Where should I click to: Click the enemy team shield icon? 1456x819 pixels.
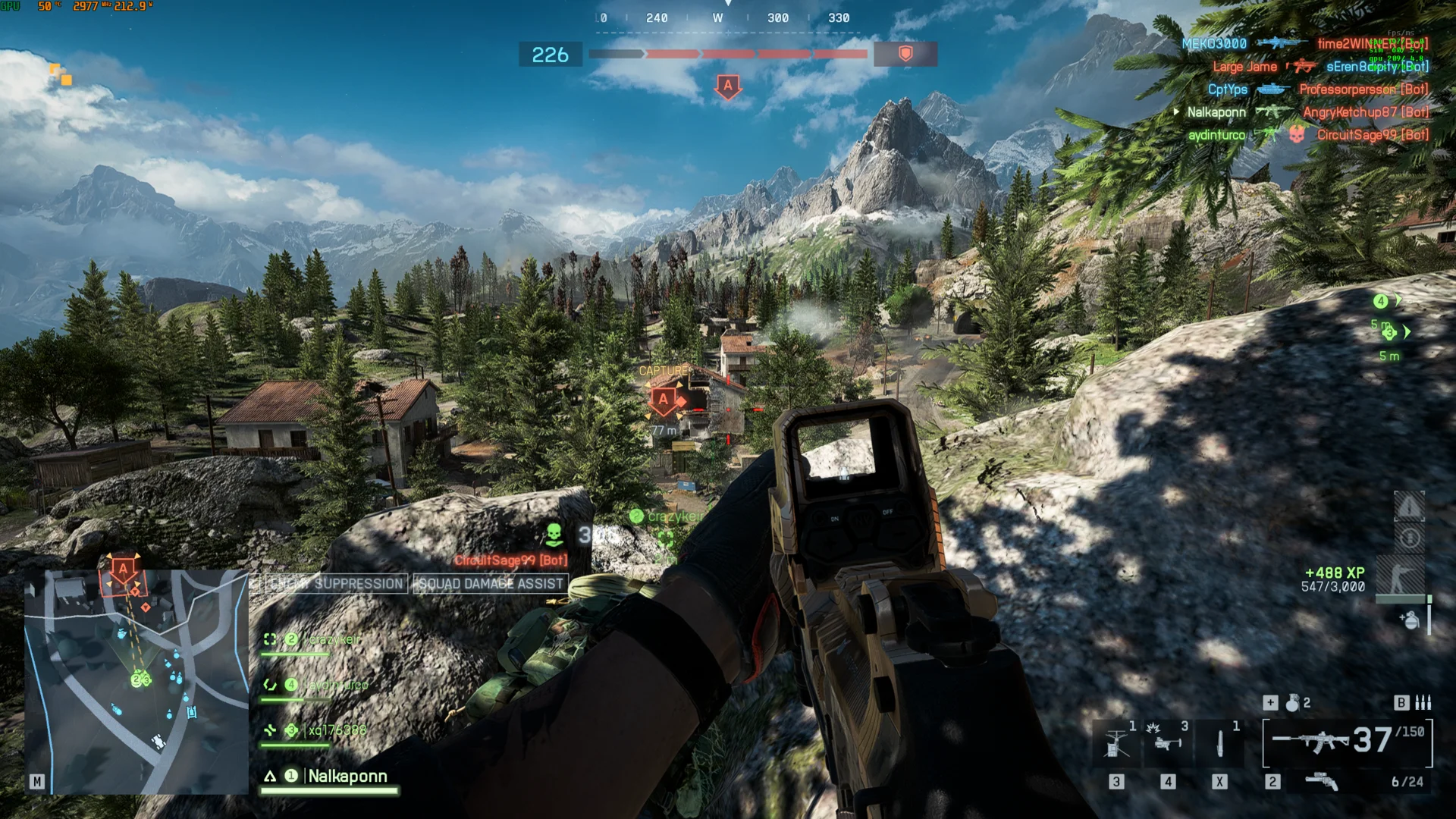point(905,54)
